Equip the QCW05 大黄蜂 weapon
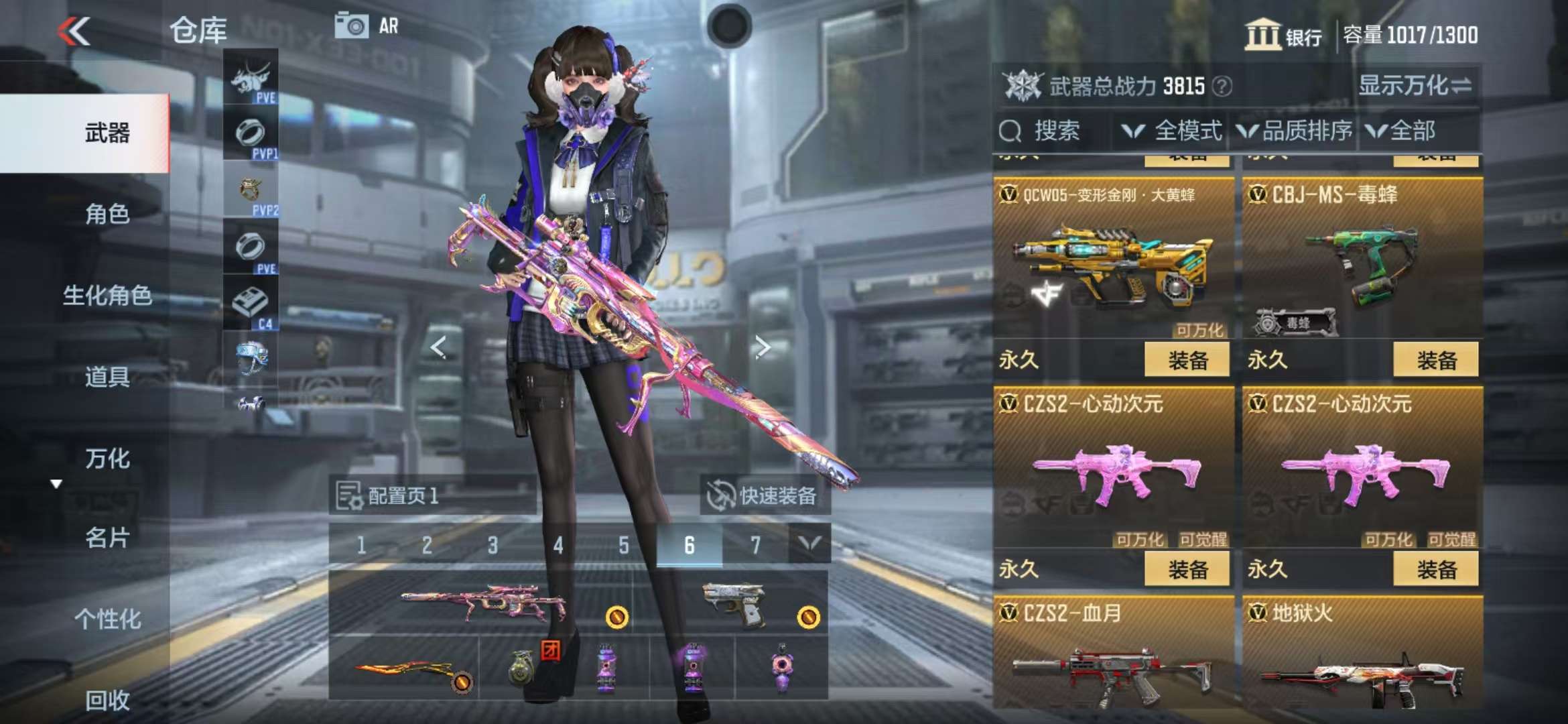 coord(1187,360)
